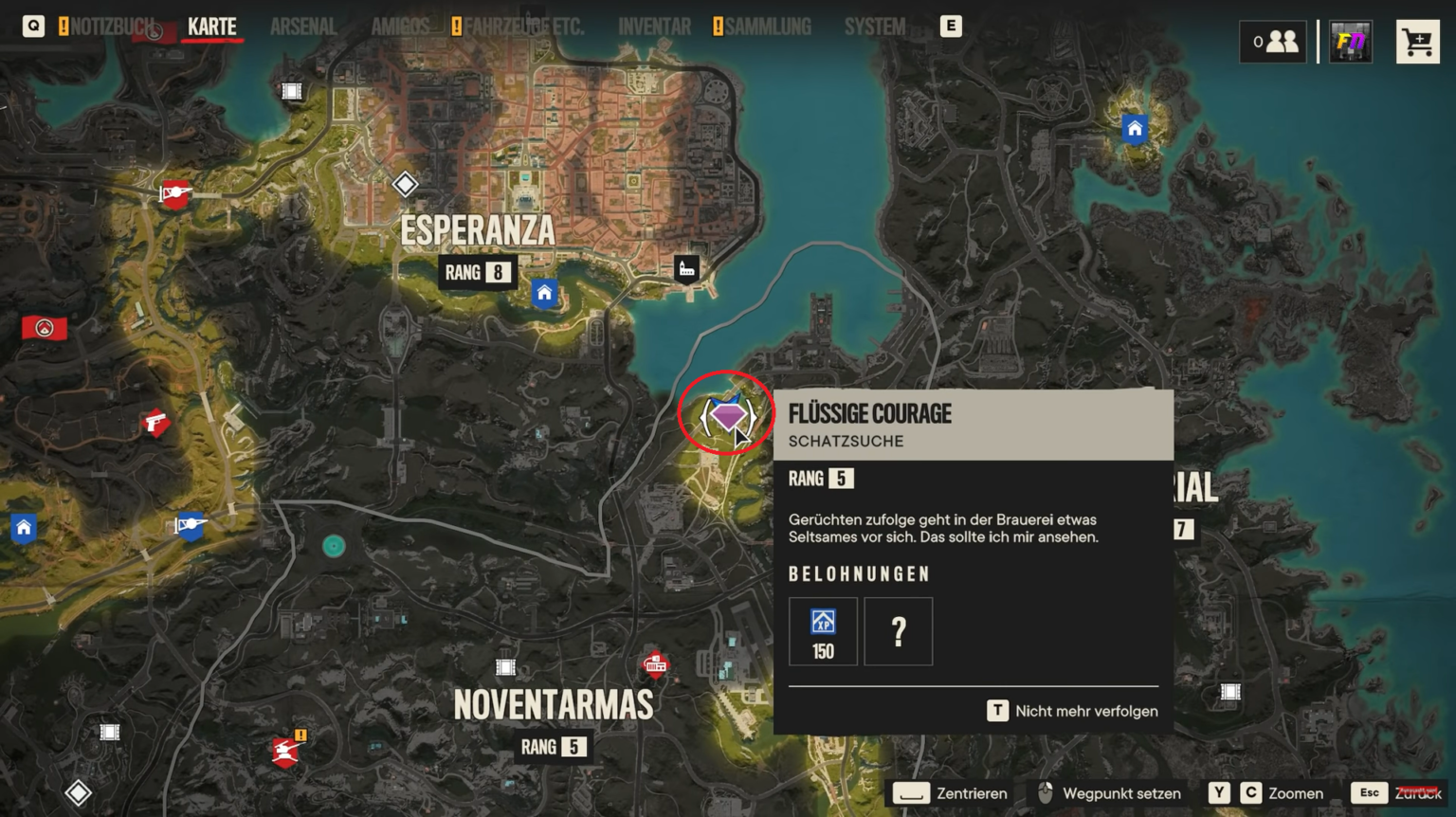This screenshot has width=1456, height=817.
Task: Open the Arsenal tab
Action: coord(303,27)
